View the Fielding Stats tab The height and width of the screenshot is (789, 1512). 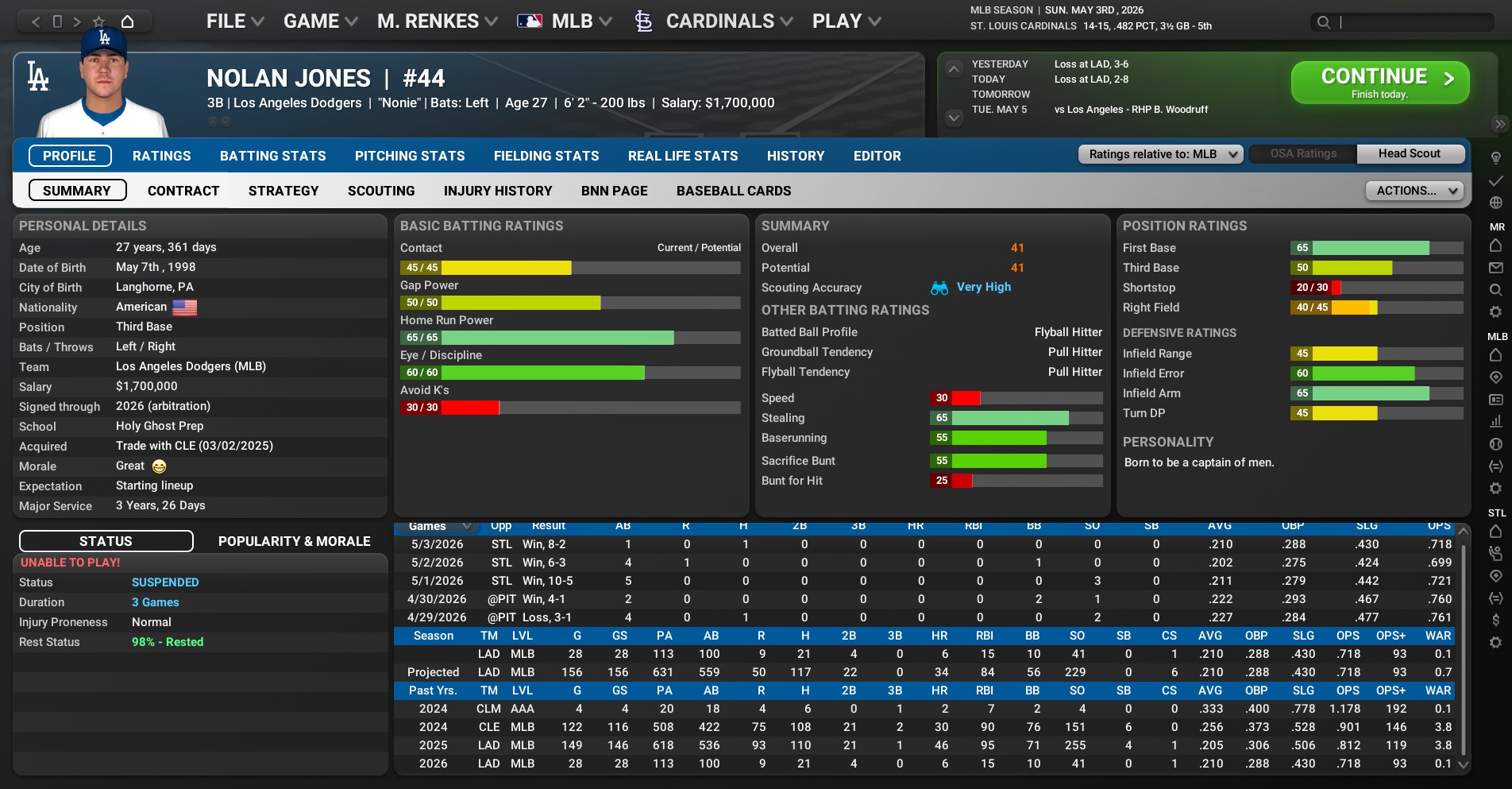click(546, 156)
